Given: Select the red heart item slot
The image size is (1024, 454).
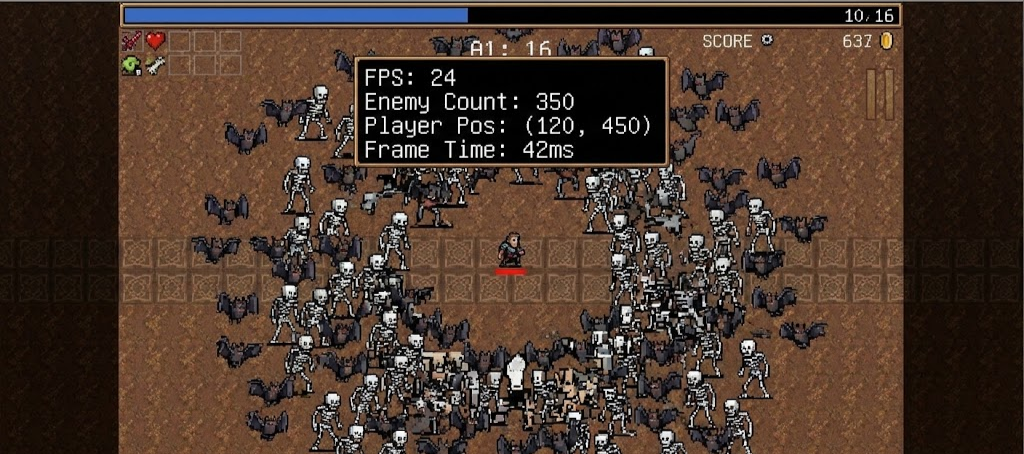Looking at the screenshot, I should coord(156,41).
